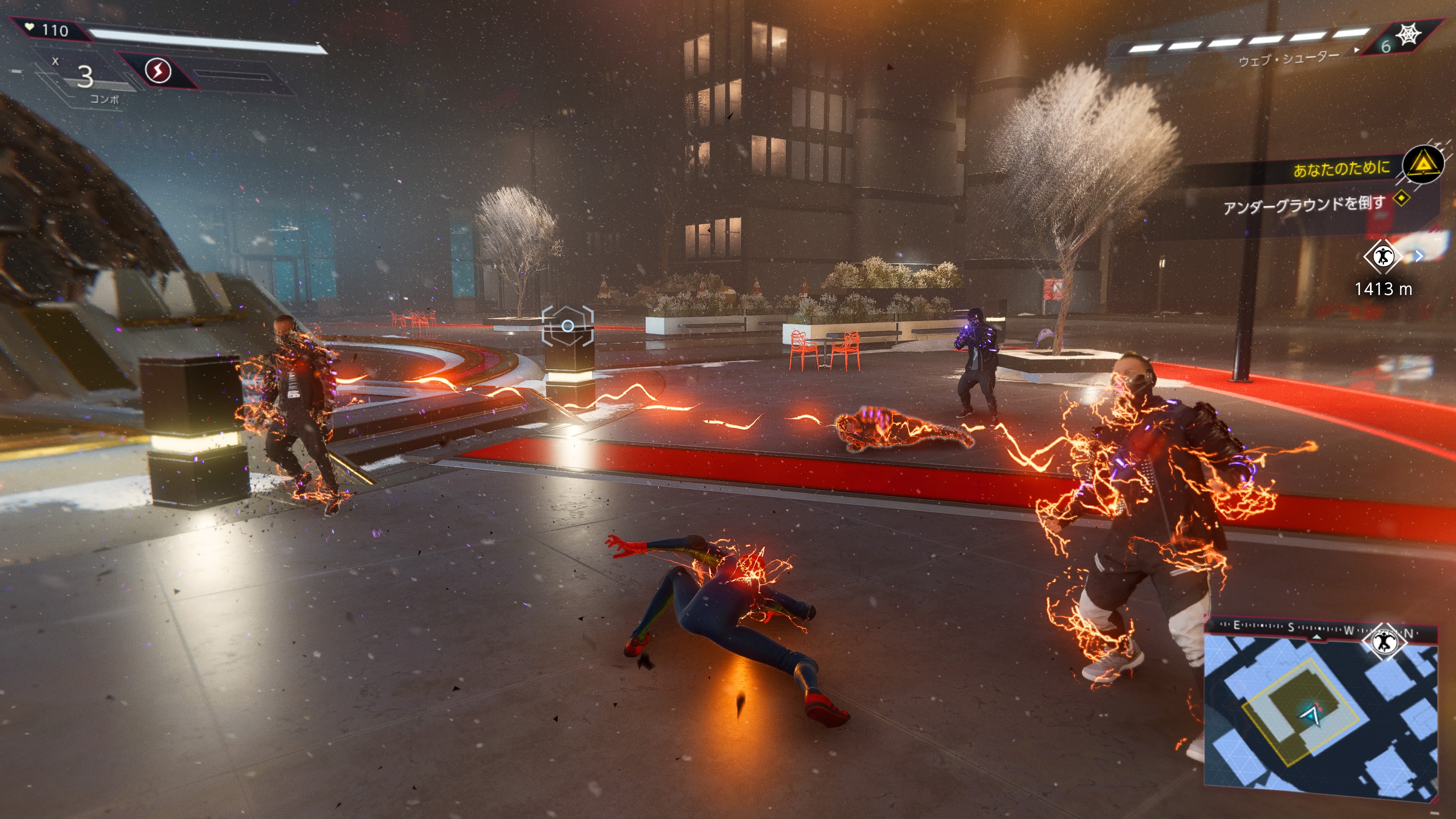Screen dimensions: 1456x819
Task: Click the objective marker on the compass bar
Action: 1384,642
